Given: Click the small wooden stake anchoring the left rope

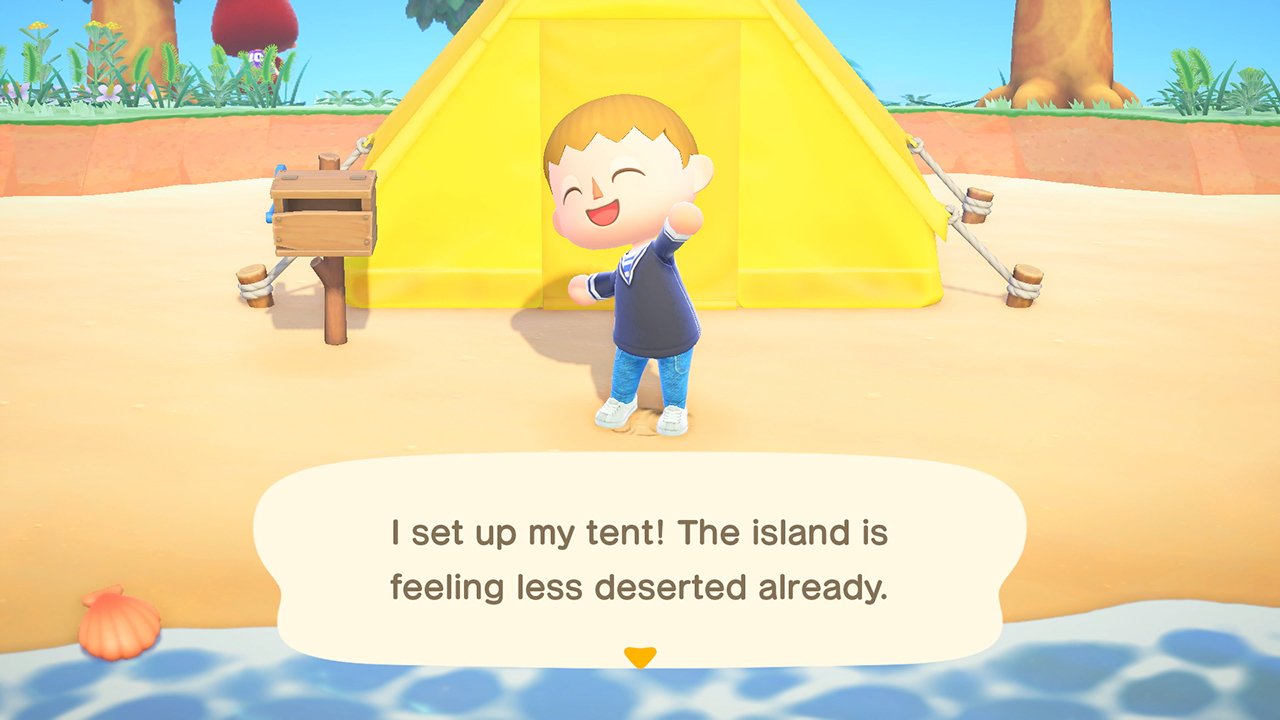Looking at the screenshot, I should click(253, 282).
